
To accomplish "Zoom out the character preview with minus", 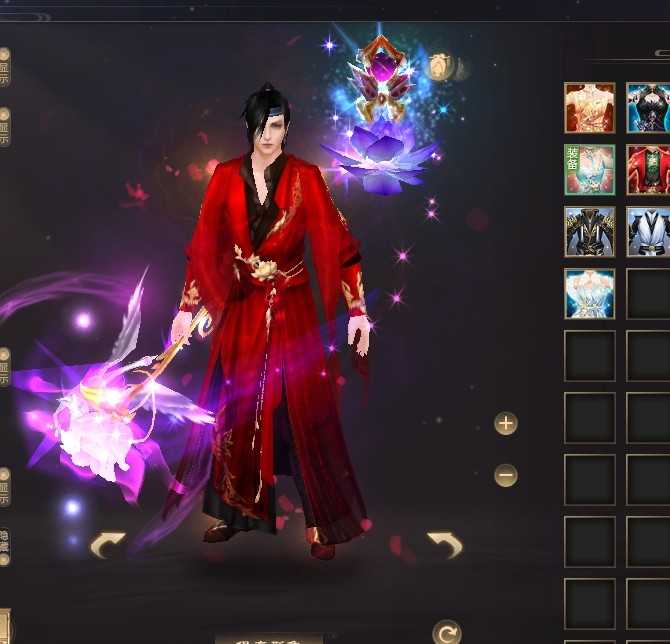I will click(506, 475).
